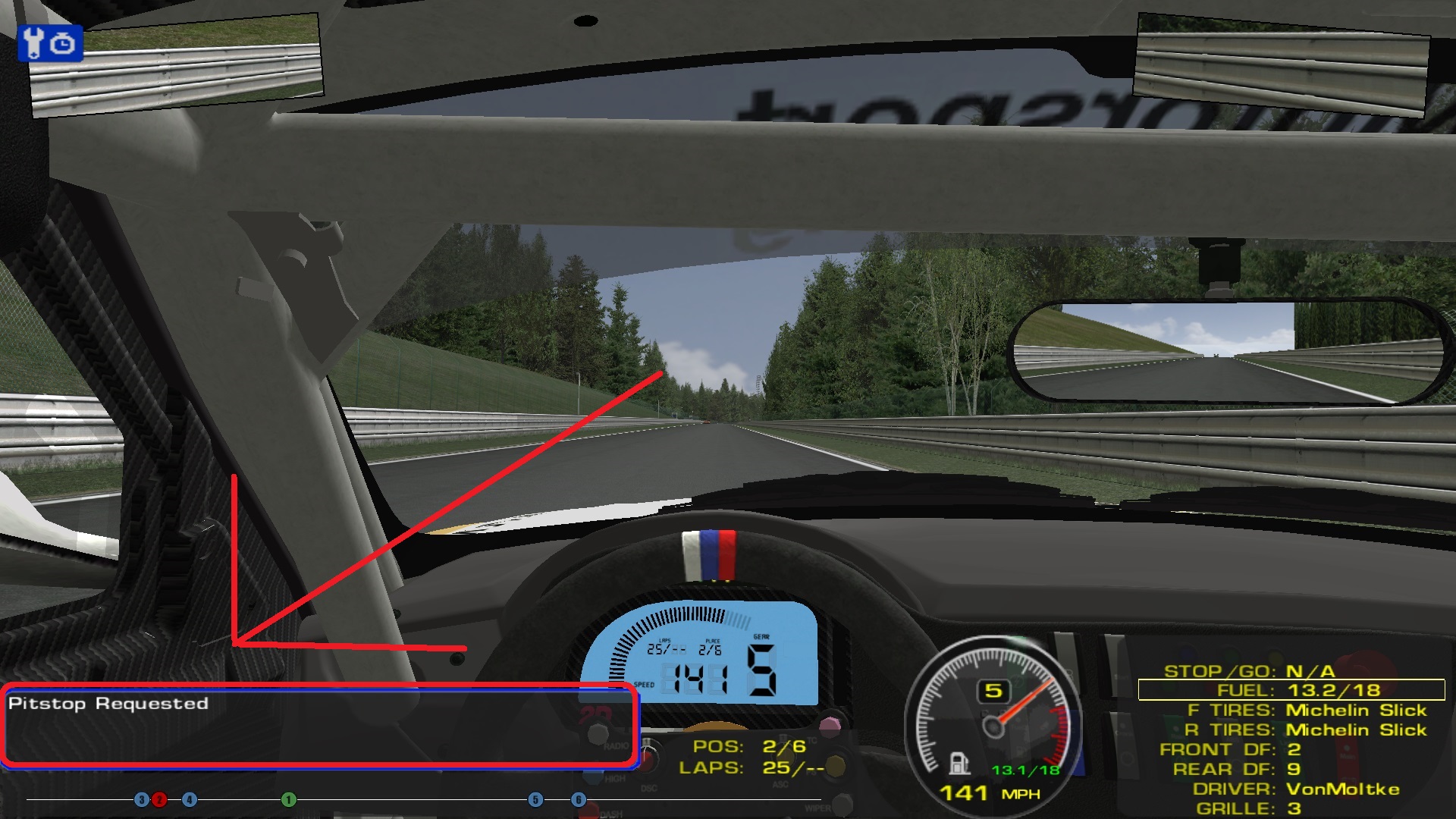Choose the R TIRES Michelin Slick row
The image size is (1456, 819).
pos(1305,730)
